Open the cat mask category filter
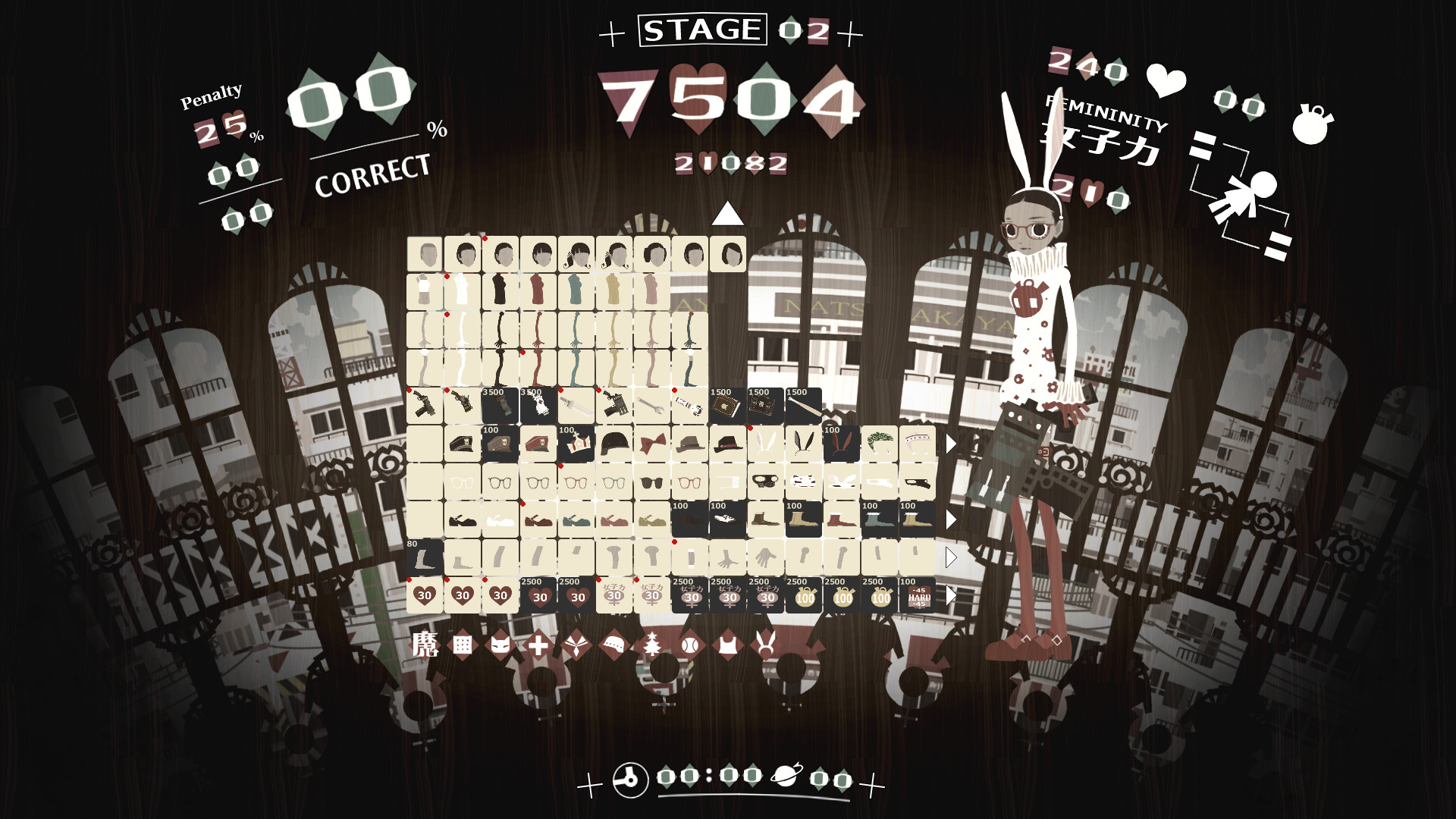The width and height of the screenshot is (1456, 819). pyautogui.click(x=499, y=646)
